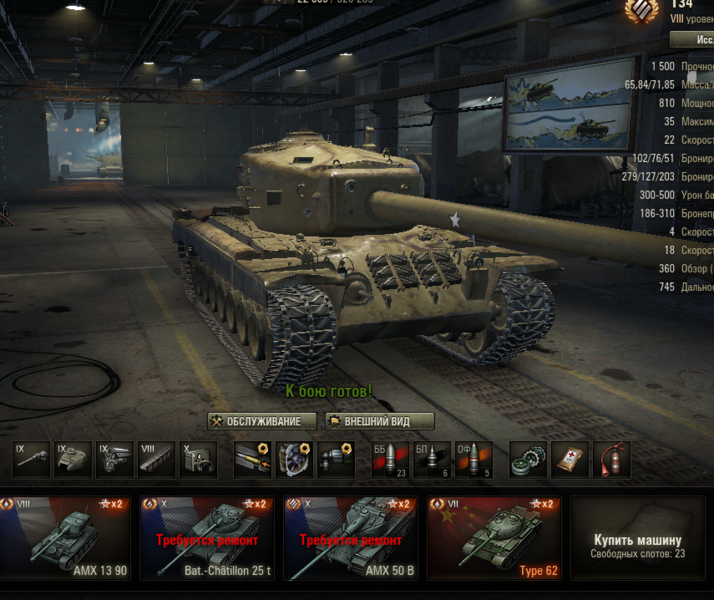Select the ББ armor-piercing shell slot
714x600 pixels.
[x=390, y=459]
